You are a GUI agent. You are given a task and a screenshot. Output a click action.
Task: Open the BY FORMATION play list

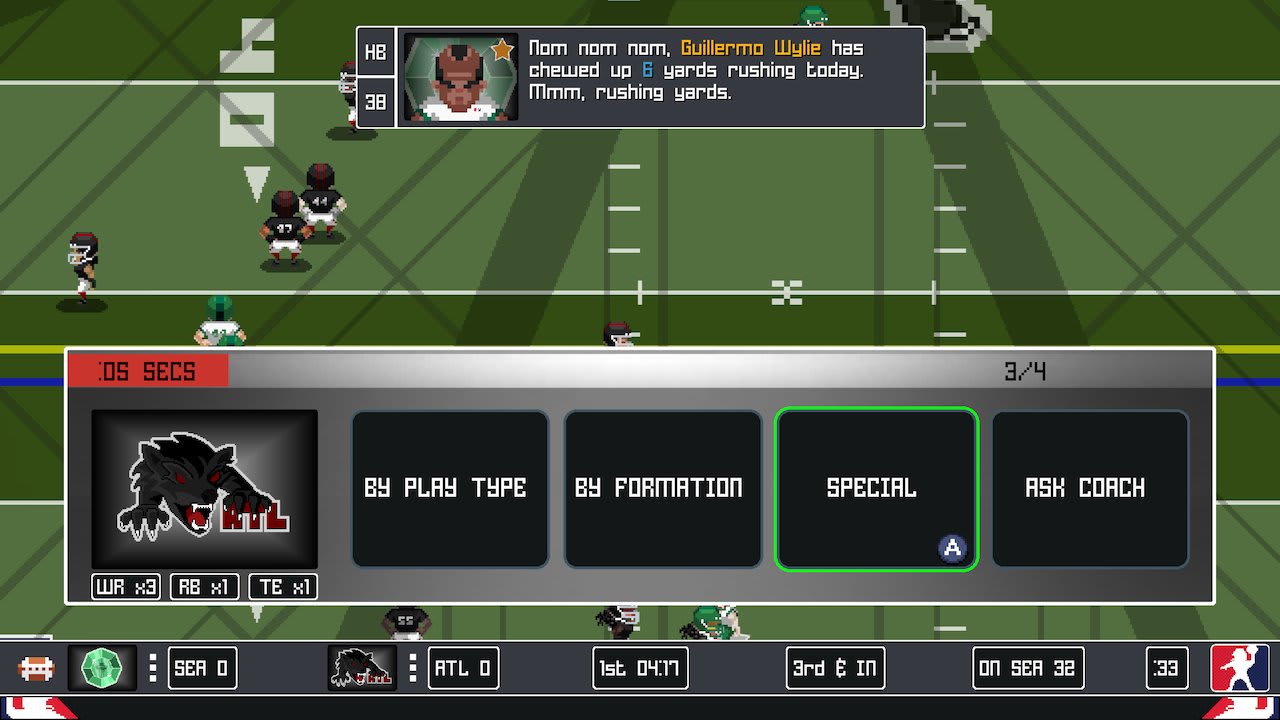click(x=663, y=488)
